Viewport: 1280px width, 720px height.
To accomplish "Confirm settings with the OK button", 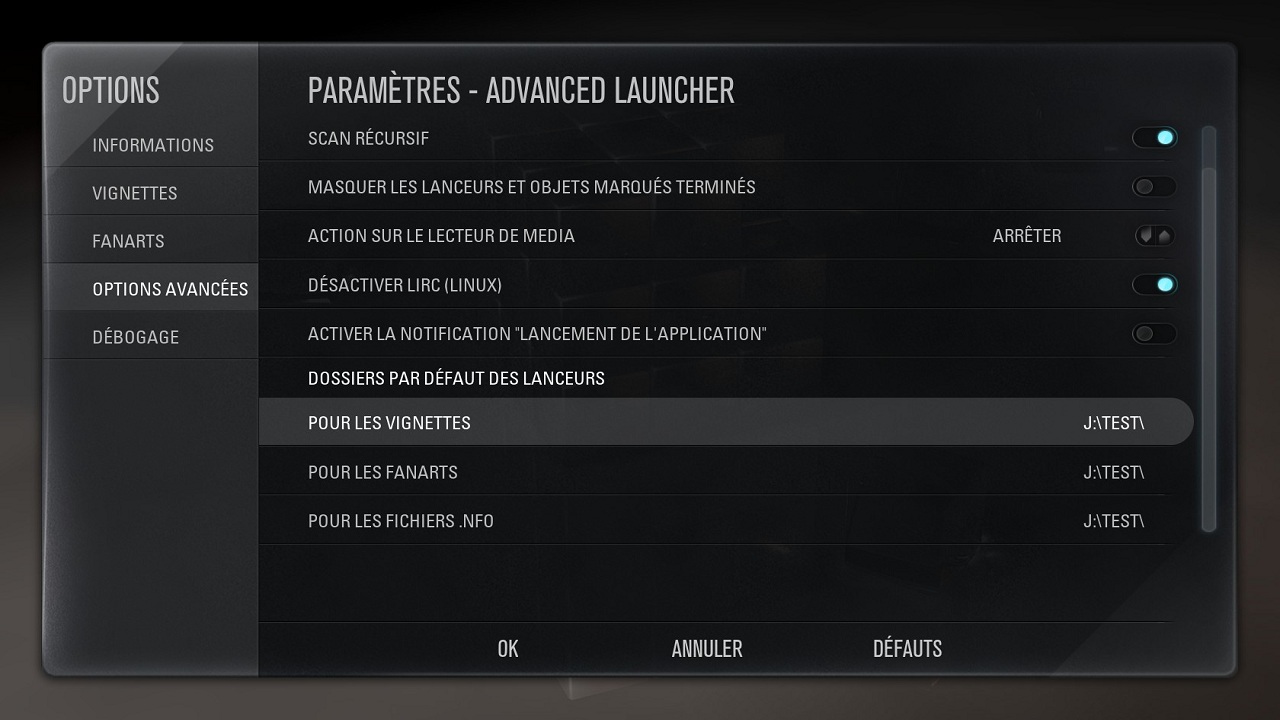I will tap(508, 649).
